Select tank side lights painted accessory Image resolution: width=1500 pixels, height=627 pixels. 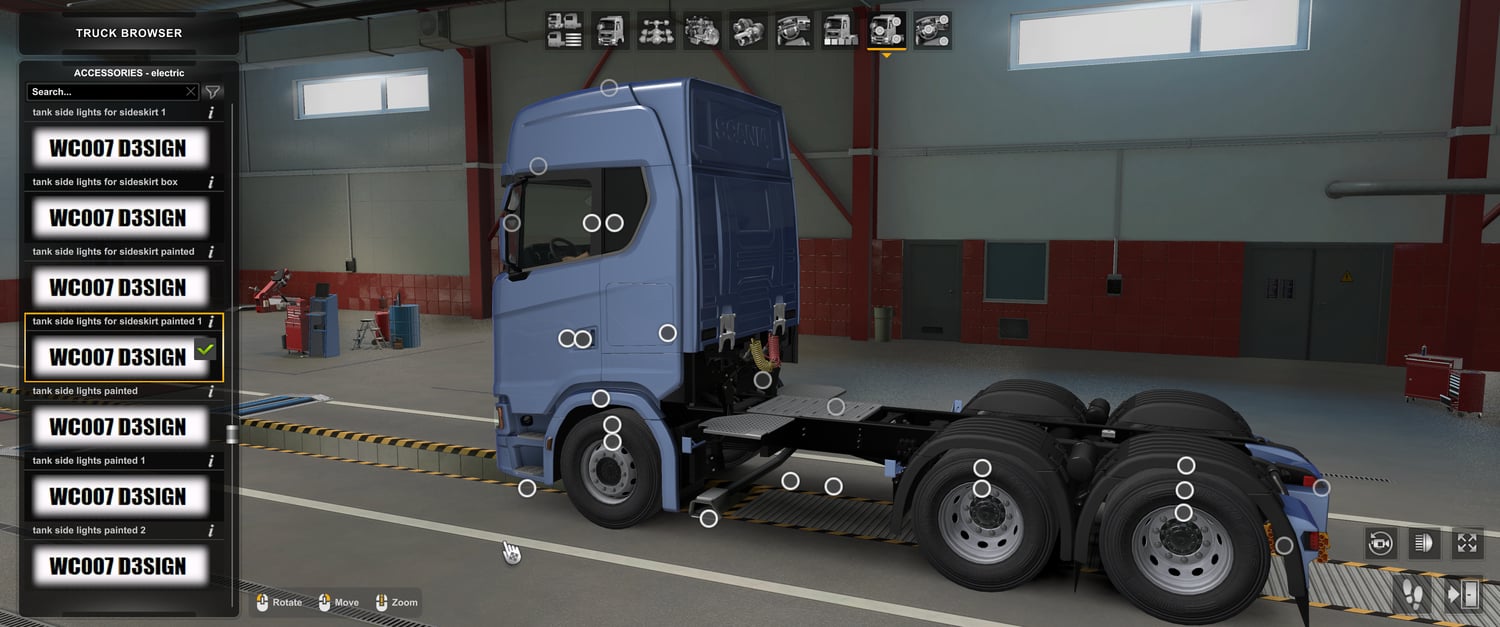tap(118, 427)
